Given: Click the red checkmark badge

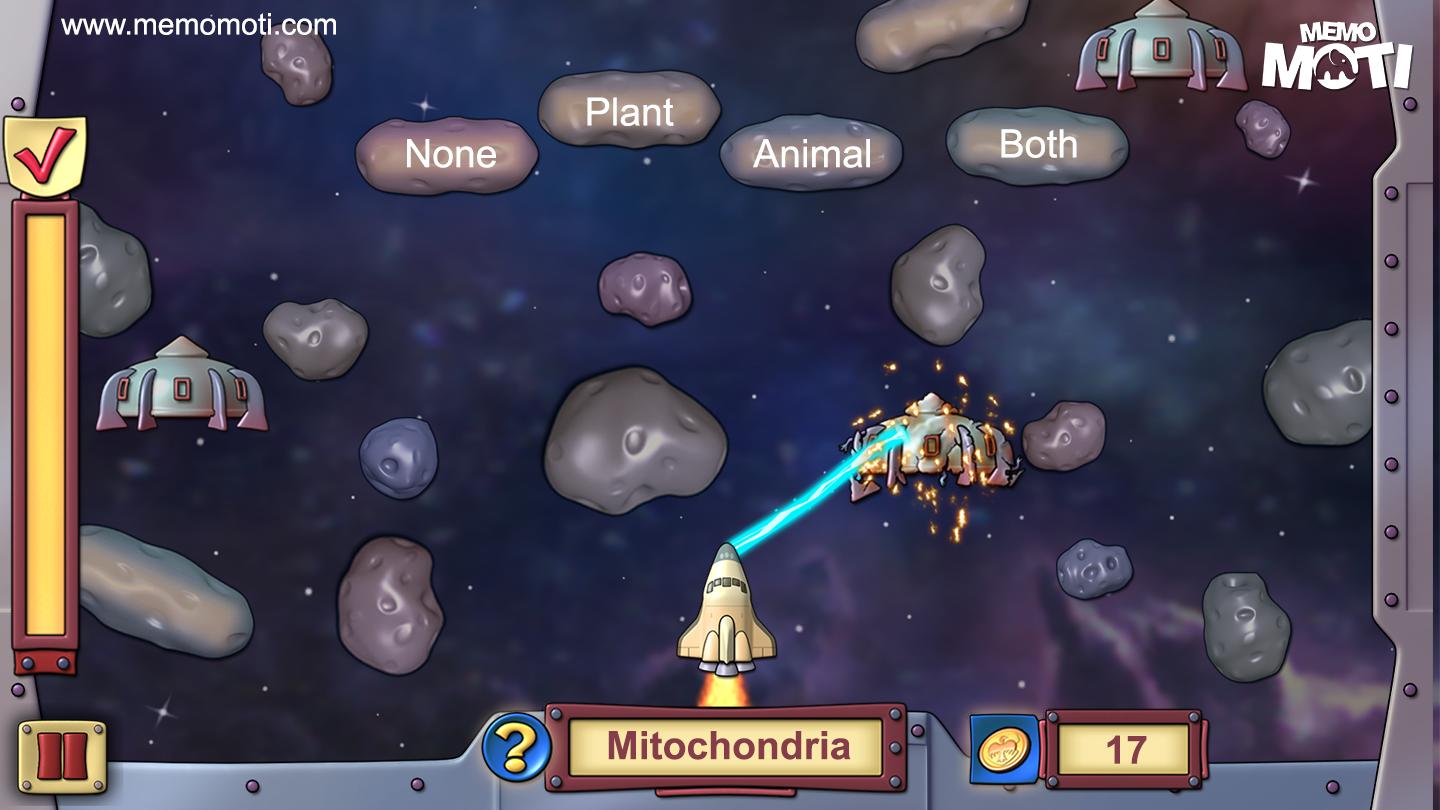Looking at the screenshot, I should (x=44, y=156).
